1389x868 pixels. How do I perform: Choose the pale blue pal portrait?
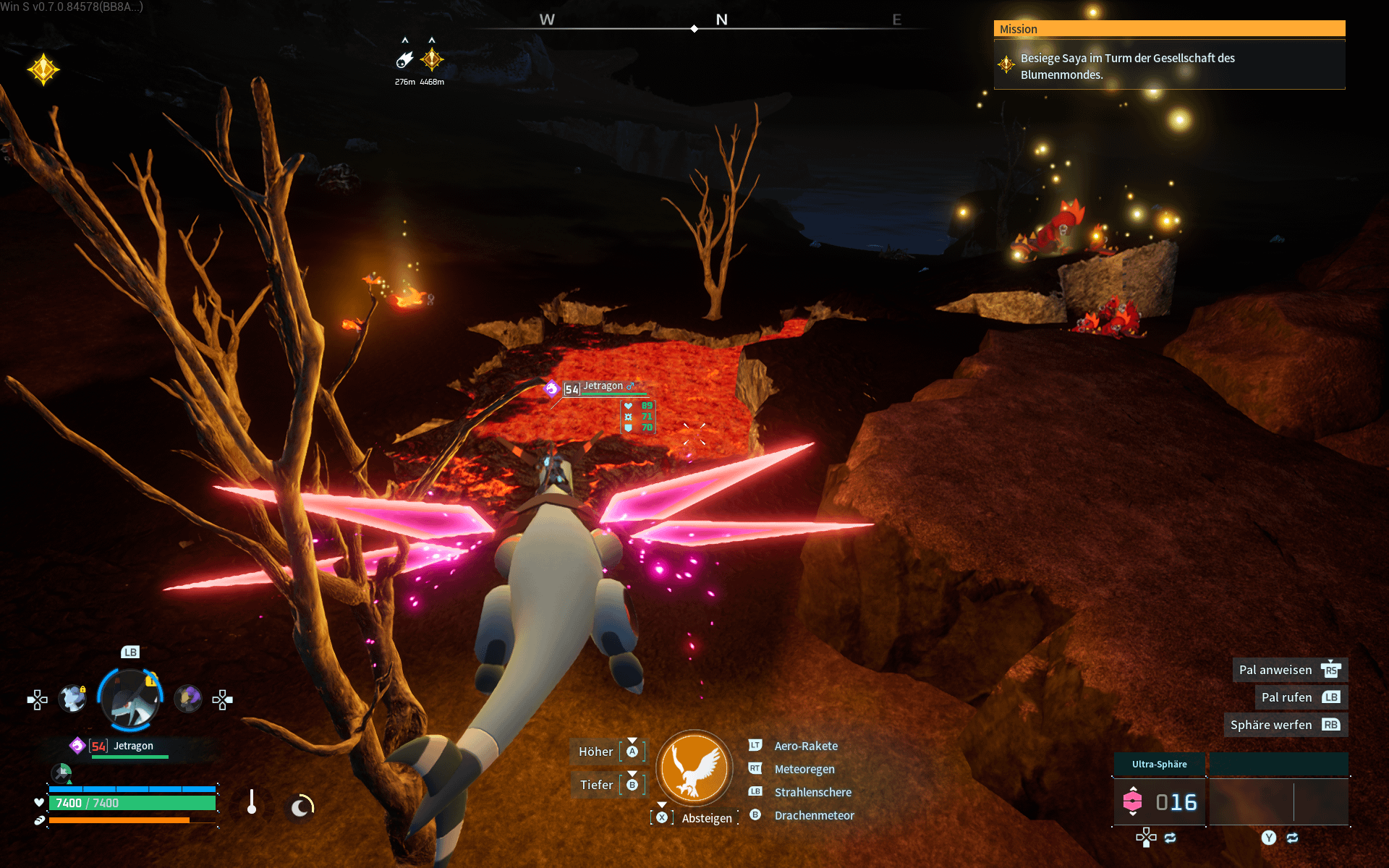coord(72,699)
